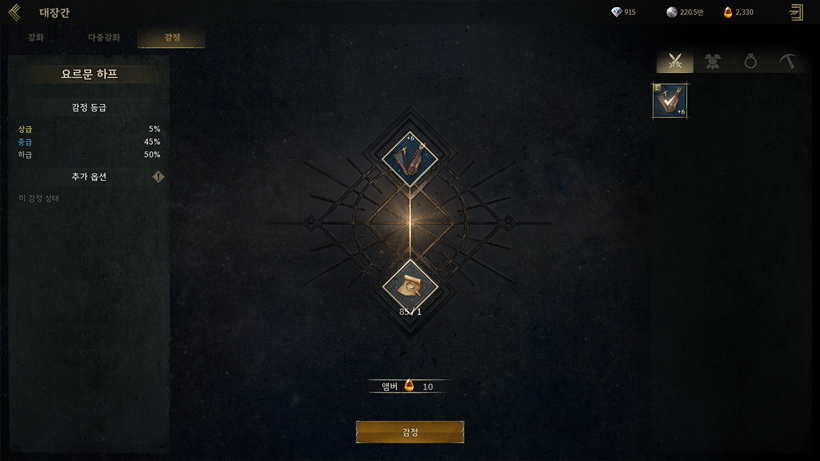Viewport: 820px width, 461px height.
Task: Go back from the 대장간 screen
Action: coord(14,13)
